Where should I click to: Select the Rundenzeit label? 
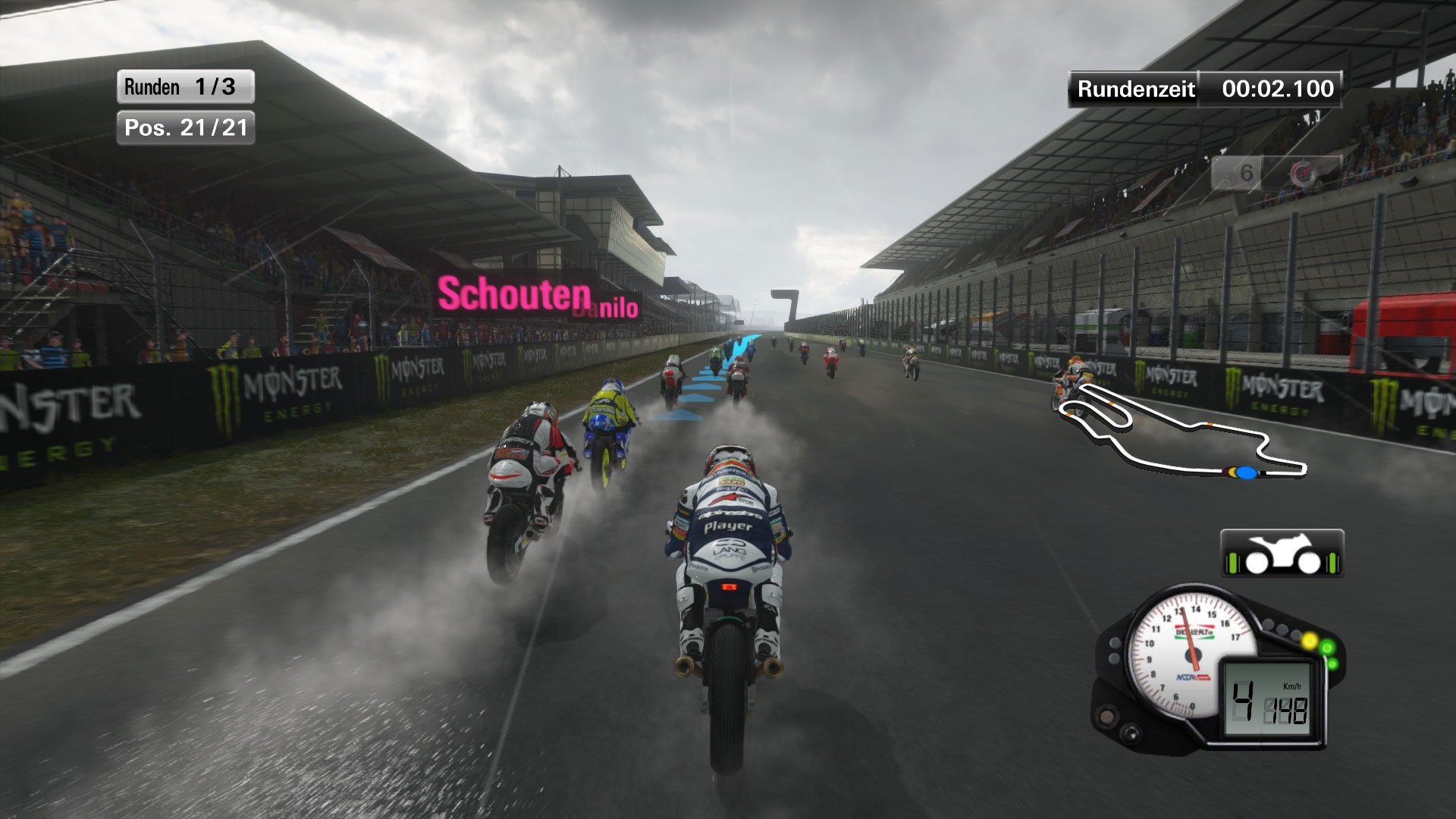pos(1131,89)
